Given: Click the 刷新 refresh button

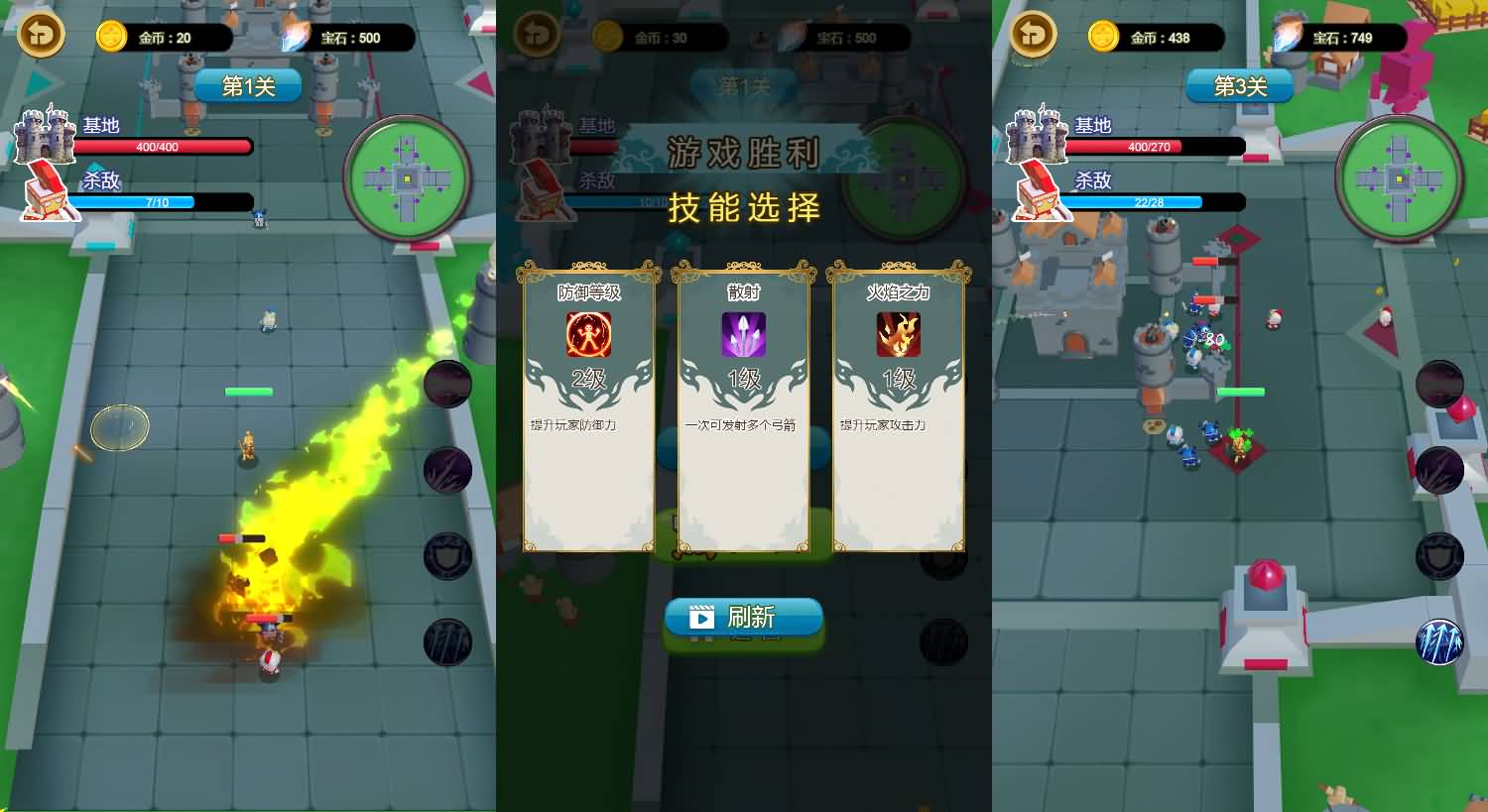Looking at the screenshot, I should coord(743,618).
